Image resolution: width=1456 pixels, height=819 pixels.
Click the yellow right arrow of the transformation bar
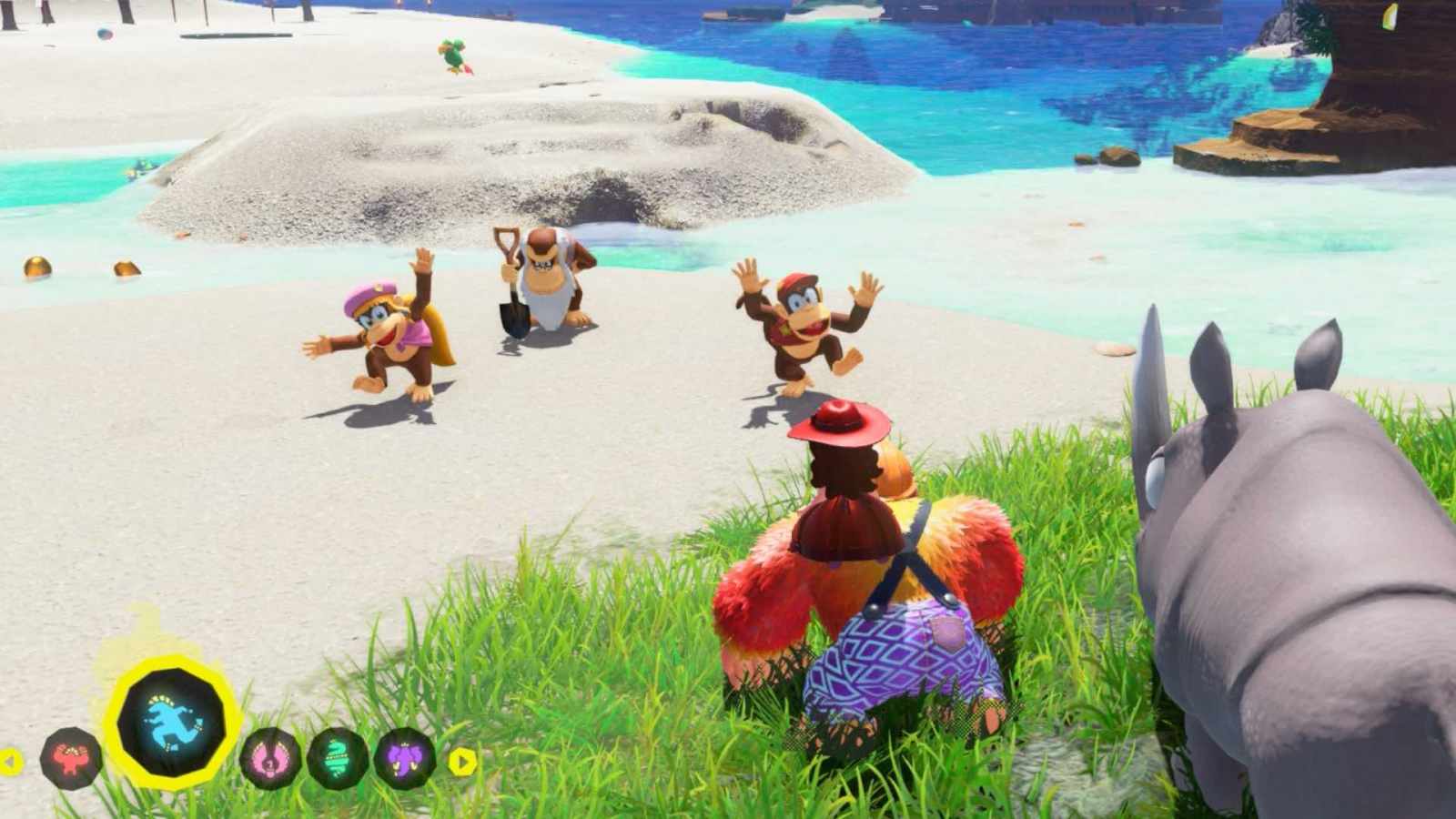[462, 761]
